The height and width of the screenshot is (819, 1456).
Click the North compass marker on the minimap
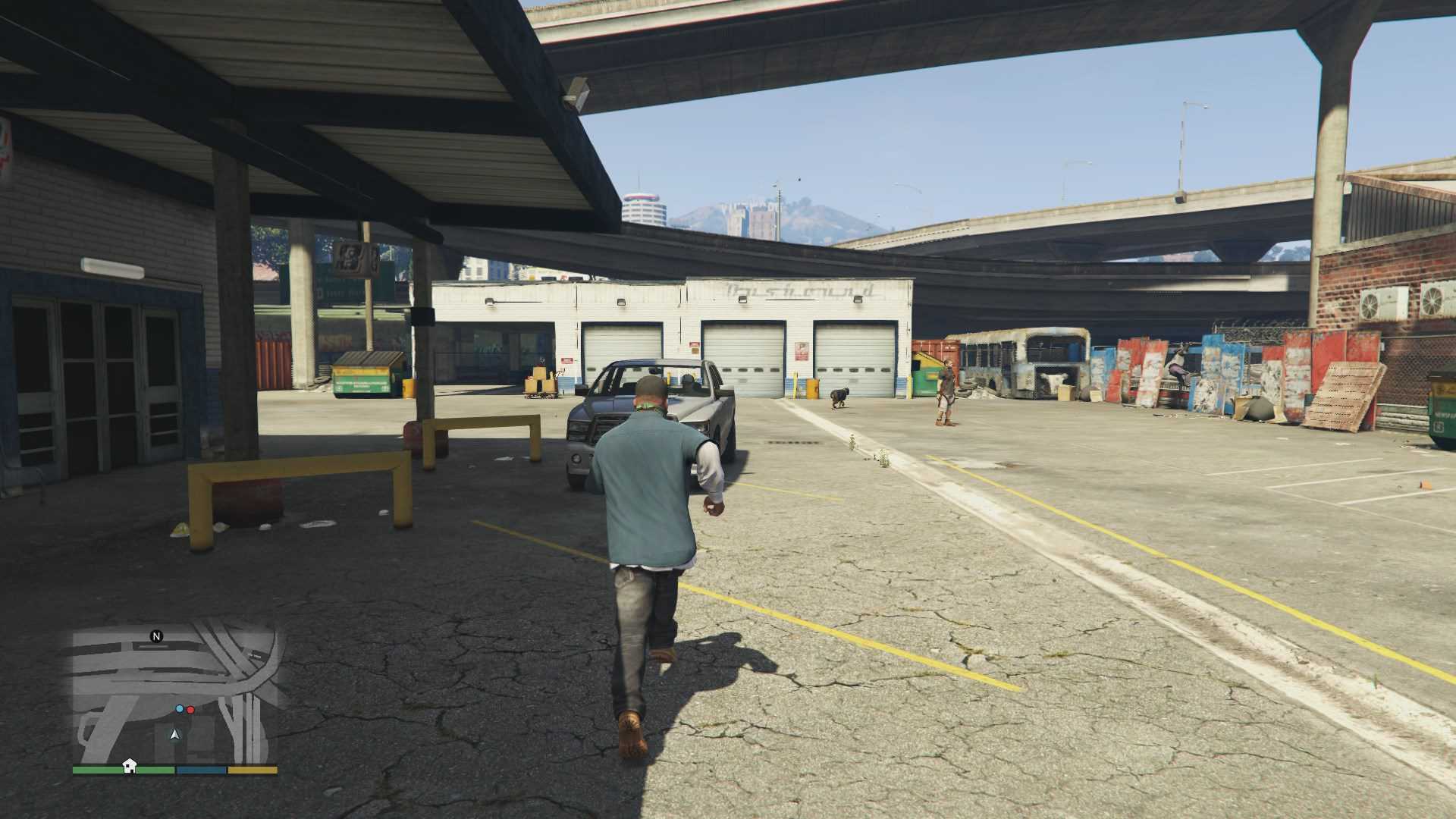click(x=157, y=636)
